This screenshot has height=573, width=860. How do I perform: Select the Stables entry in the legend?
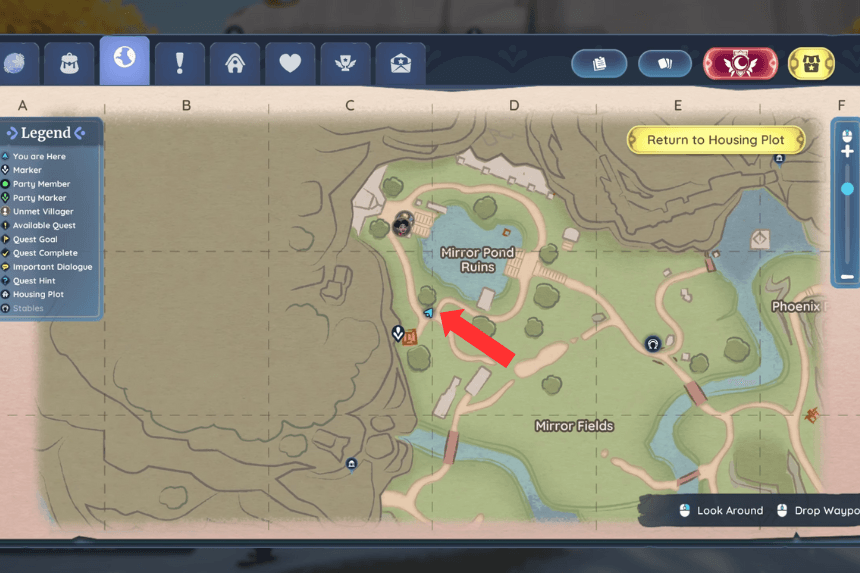(28, 309)
